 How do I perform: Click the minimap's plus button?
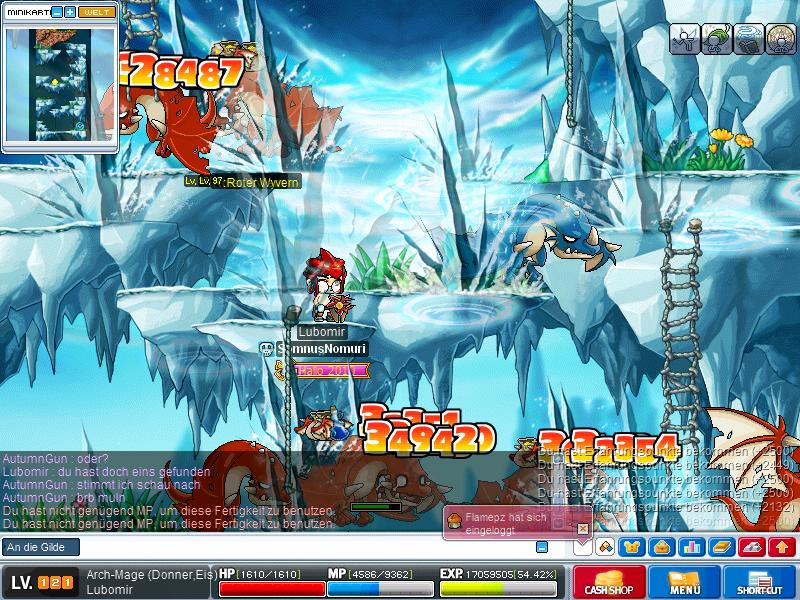pyautogui.click(x=70, y=11)
